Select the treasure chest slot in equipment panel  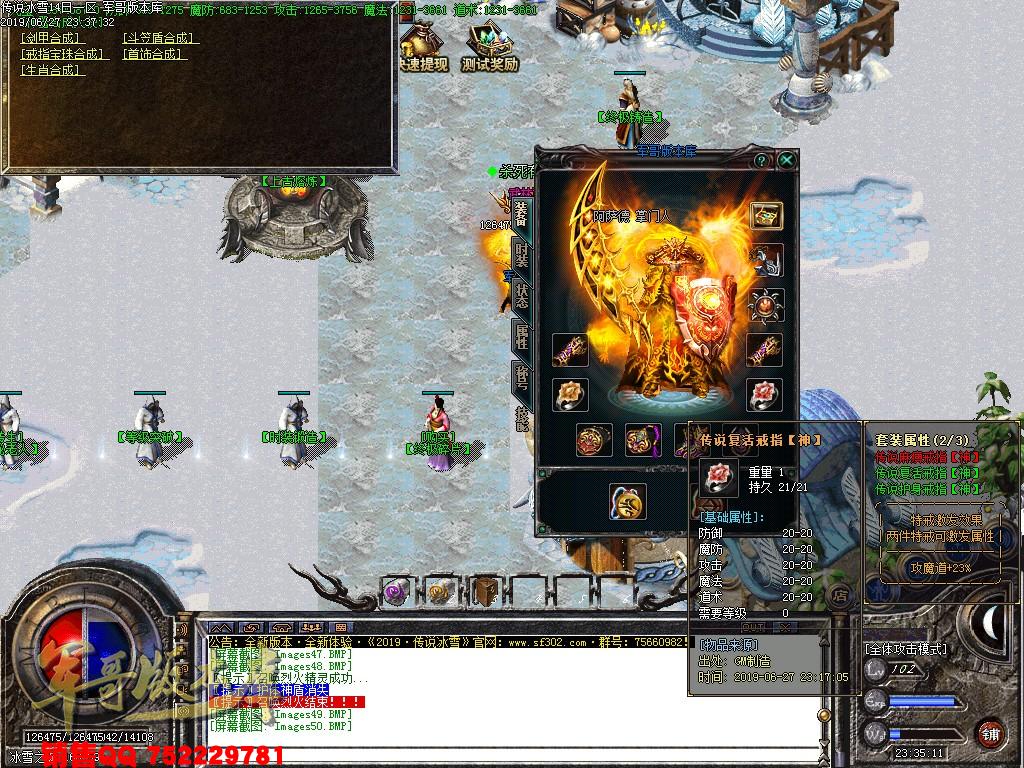click(x=766, y=215)
